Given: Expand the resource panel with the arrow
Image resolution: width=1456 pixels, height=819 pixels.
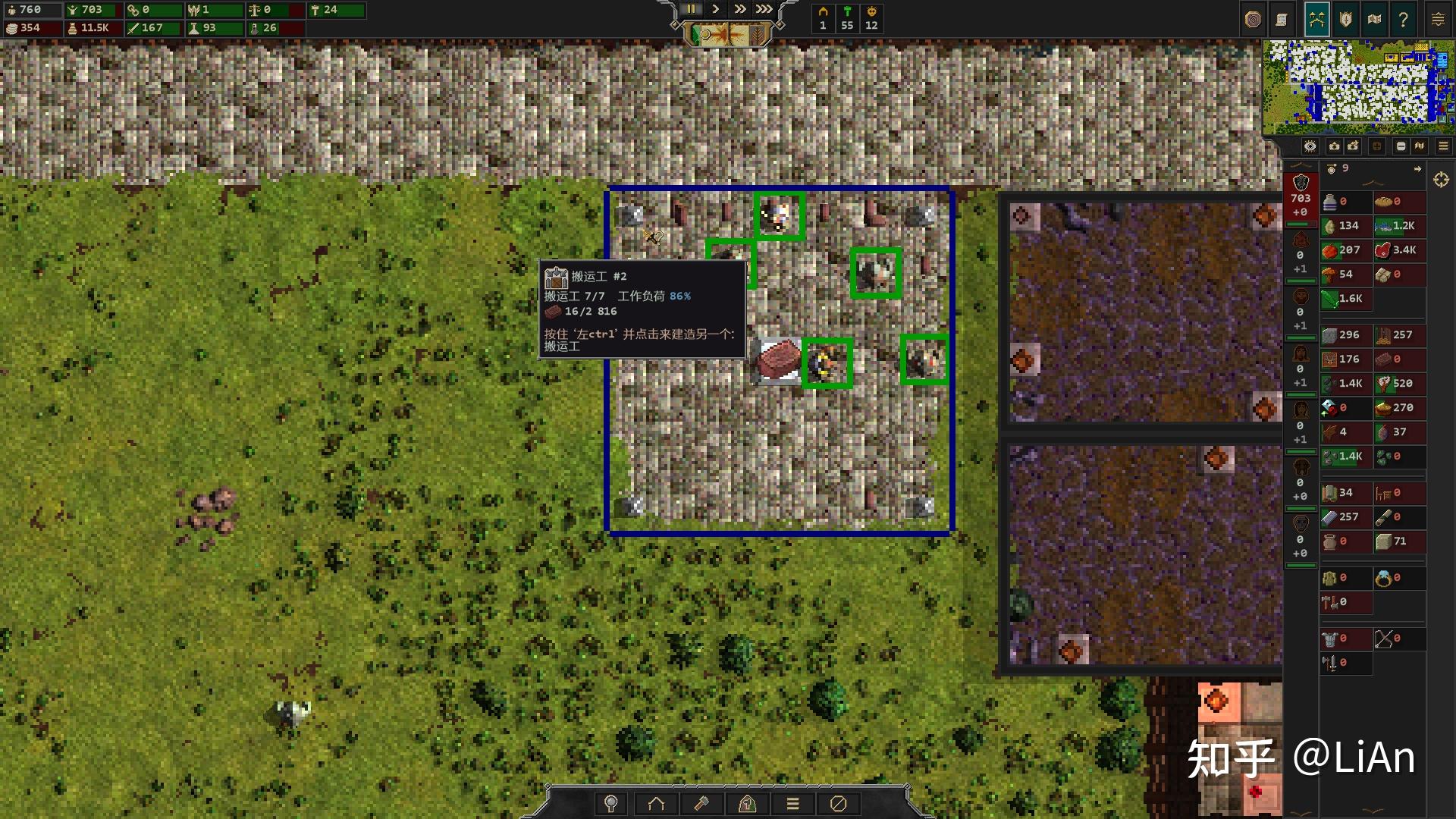Looking at the screenshot, I should coord(1417,169).
